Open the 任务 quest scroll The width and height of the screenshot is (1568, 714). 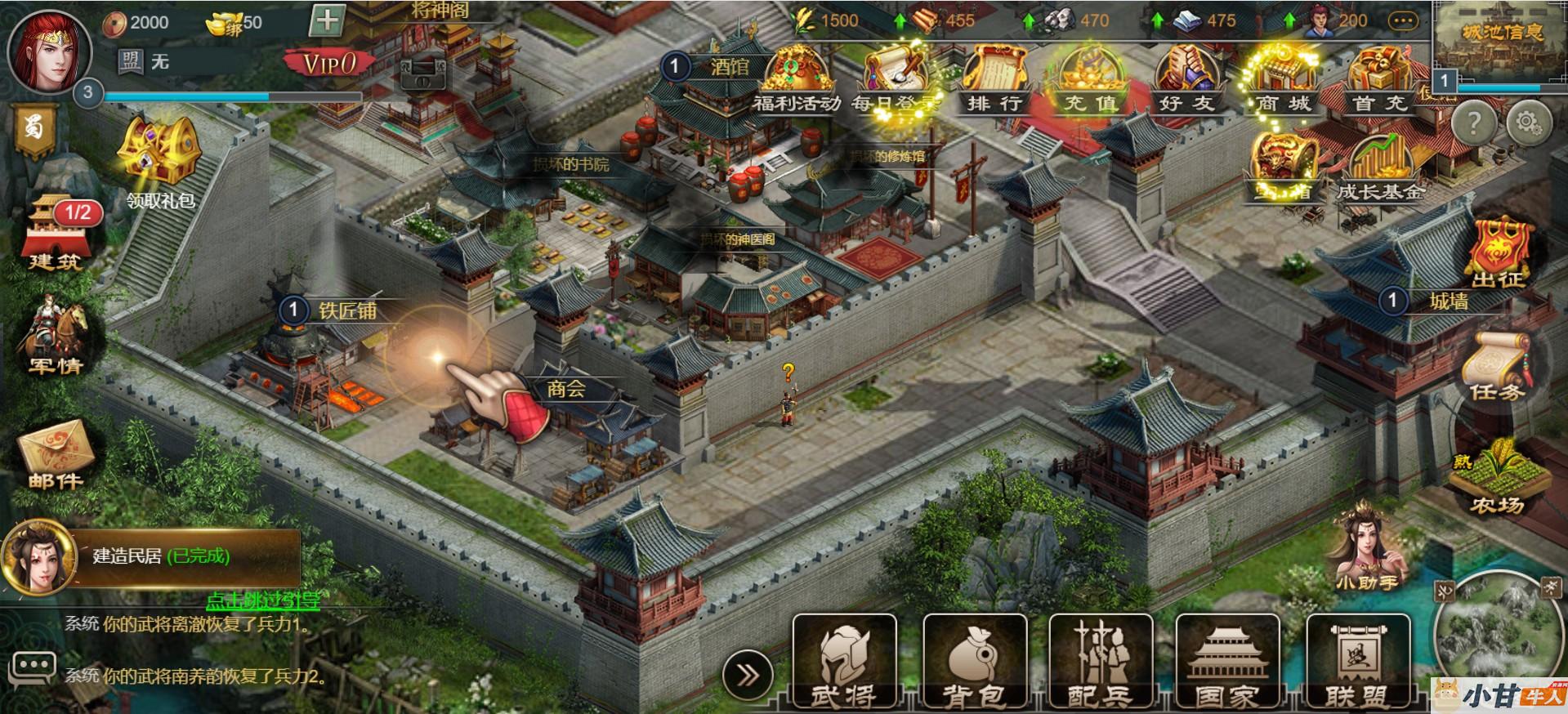pyautogui.click(x=1497, y=367)
